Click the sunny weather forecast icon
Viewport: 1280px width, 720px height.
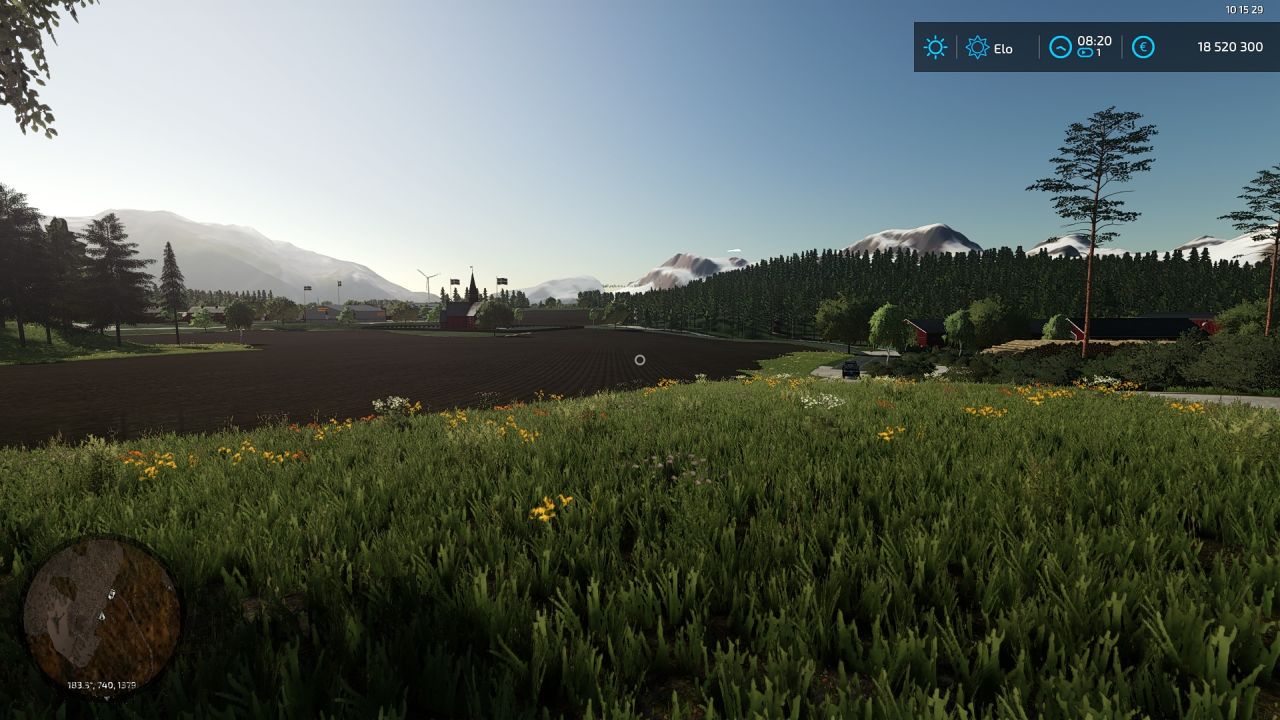tap(935, 47)
